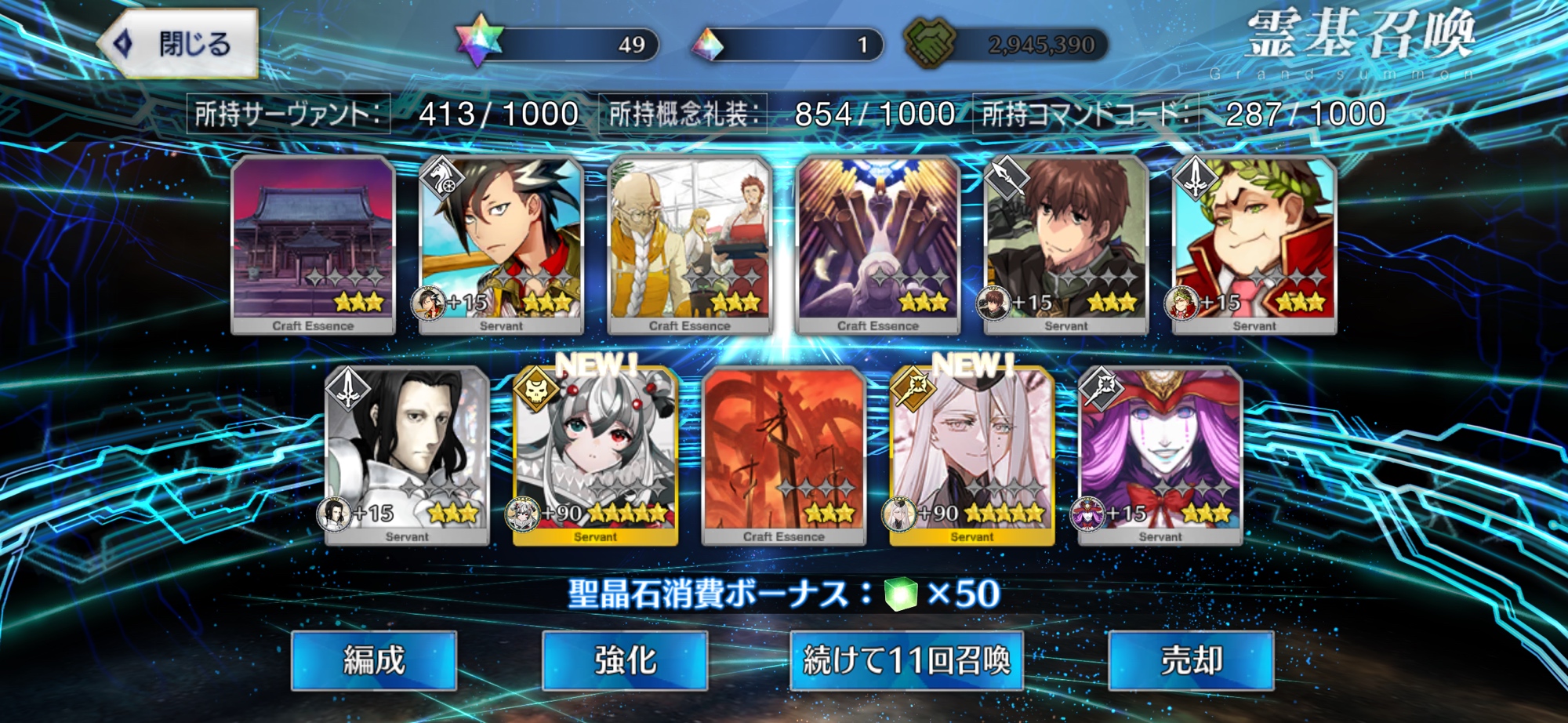The width and height of the screenshot is (1568, 723).
Task: Choose the new 5-star white-haired Caster servant
Action: 971,456
